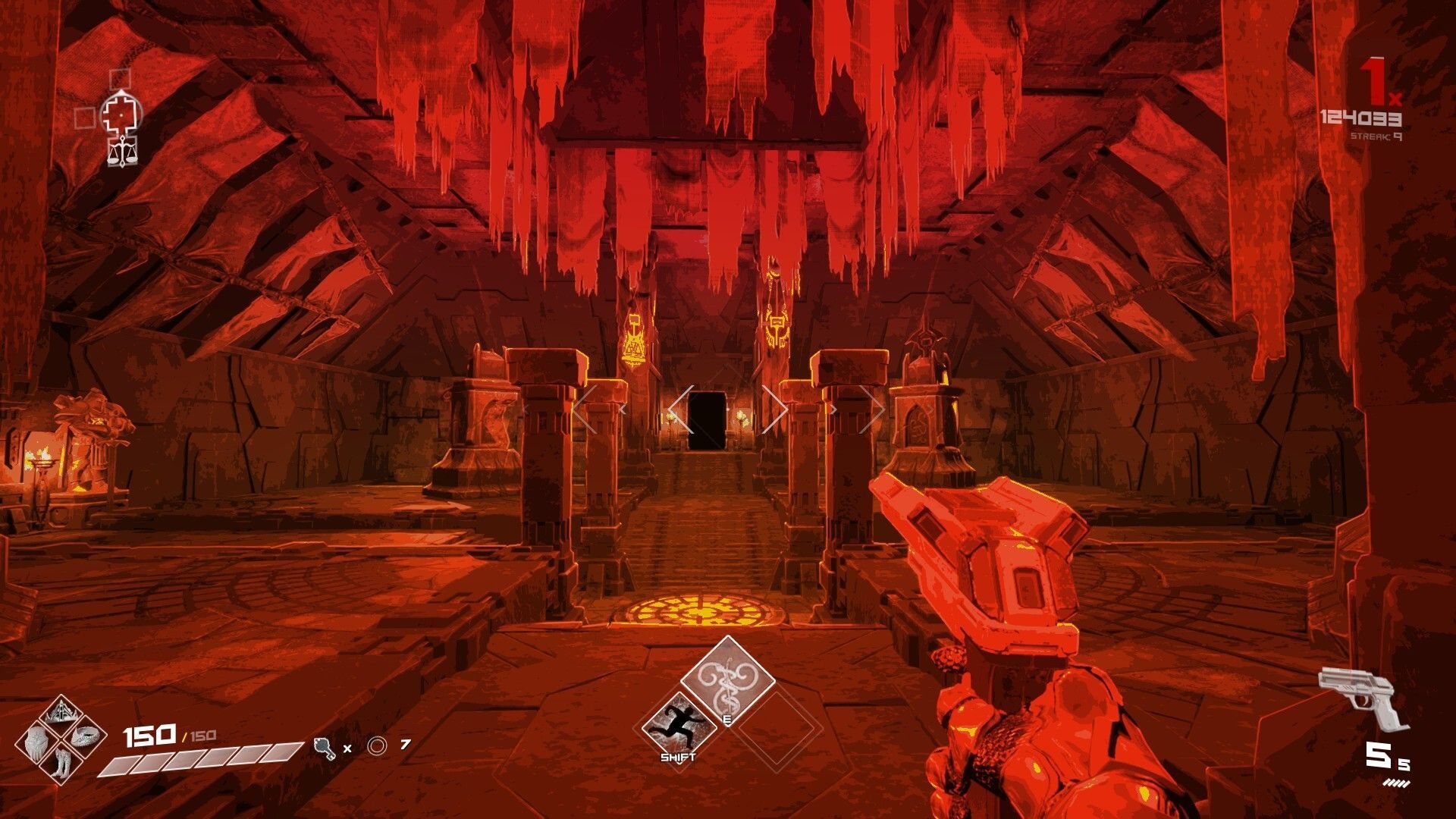1456x819 pixels.
Task: Select the crown equipment slot
Action: point(60,714)
